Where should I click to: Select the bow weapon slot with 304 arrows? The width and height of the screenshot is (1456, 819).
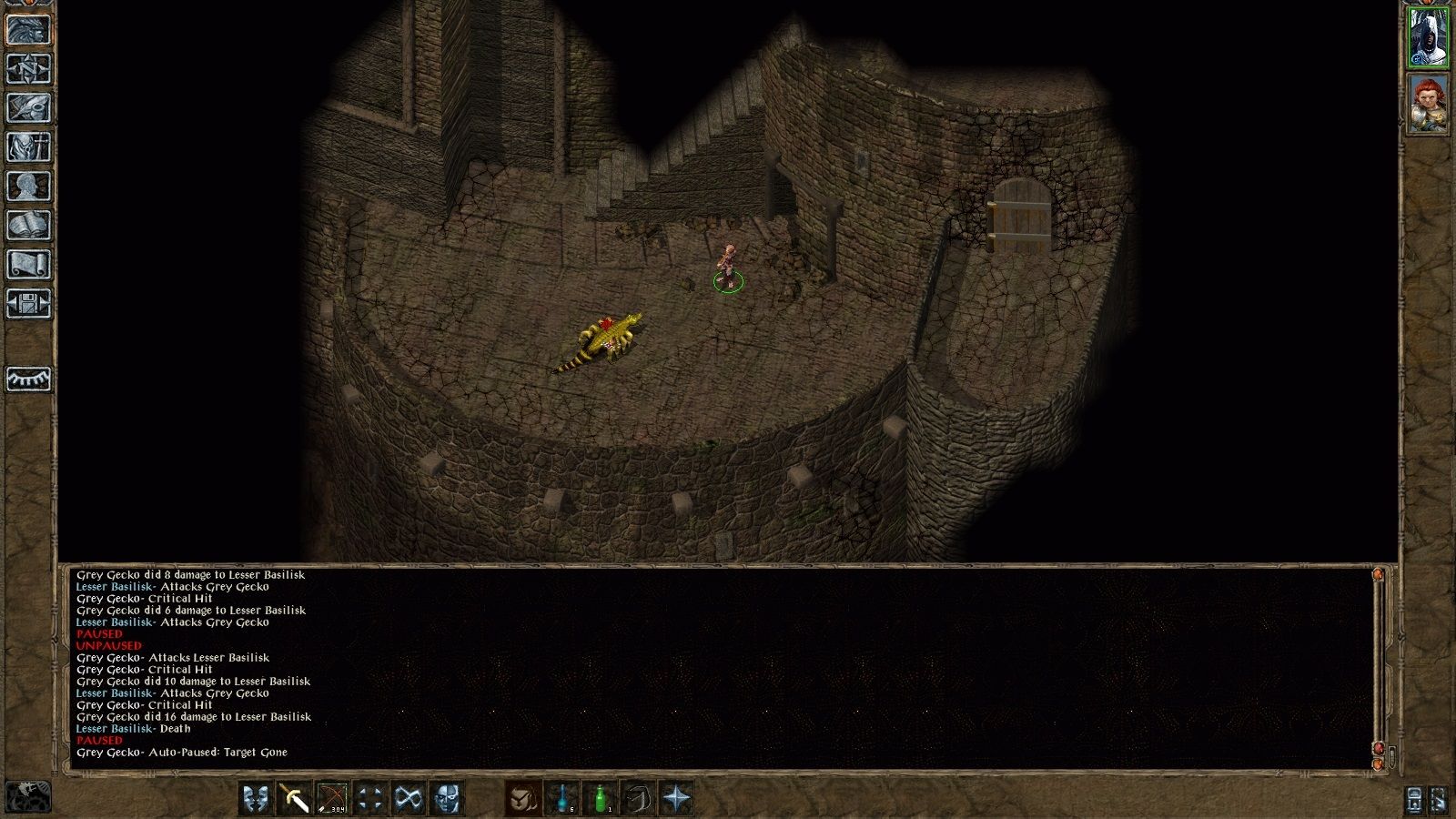click(332, 799)
